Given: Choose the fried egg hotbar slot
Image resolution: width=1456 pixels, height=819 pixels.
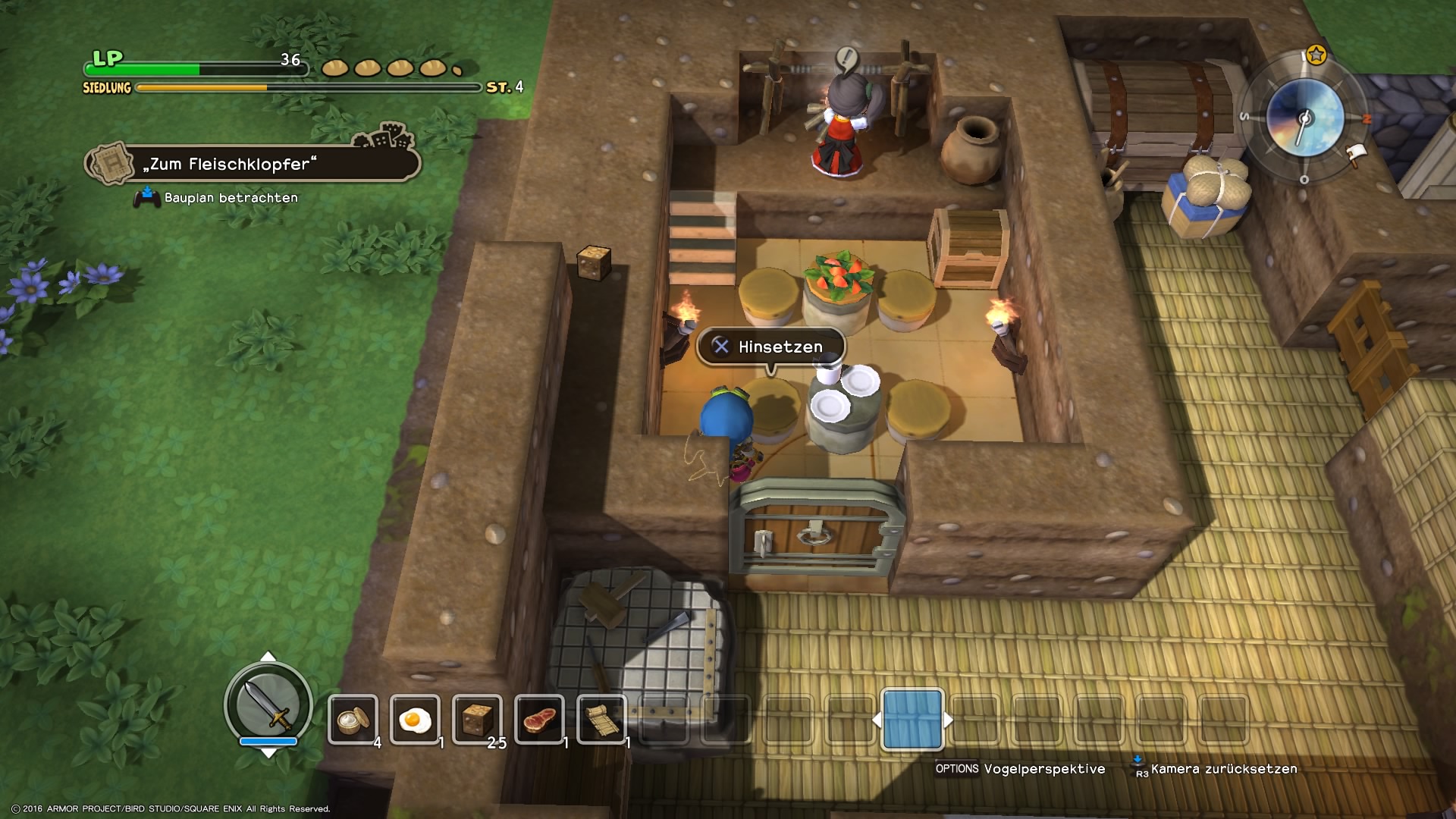Looking at the screenshot, I should 415,719.
